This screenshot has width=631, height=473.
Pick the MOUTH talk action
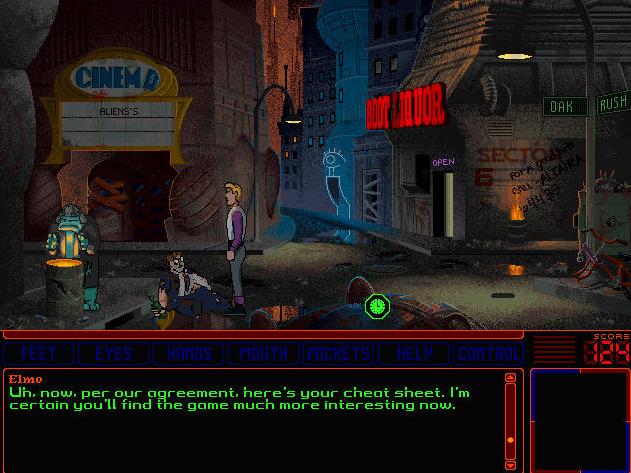(264, 353)
